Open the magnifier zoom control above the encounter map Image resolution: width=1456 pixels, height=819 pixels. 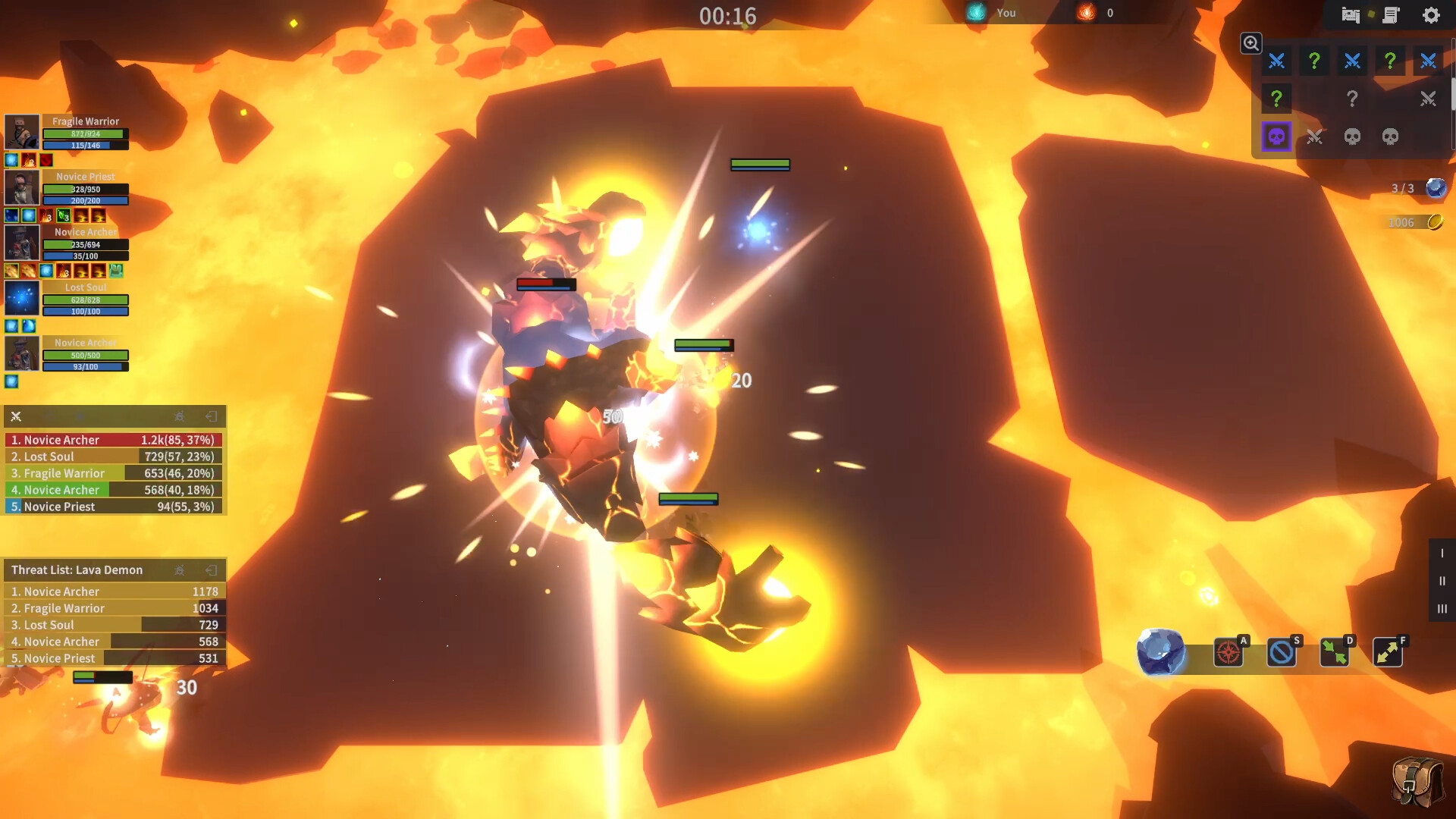point(1251,43)
